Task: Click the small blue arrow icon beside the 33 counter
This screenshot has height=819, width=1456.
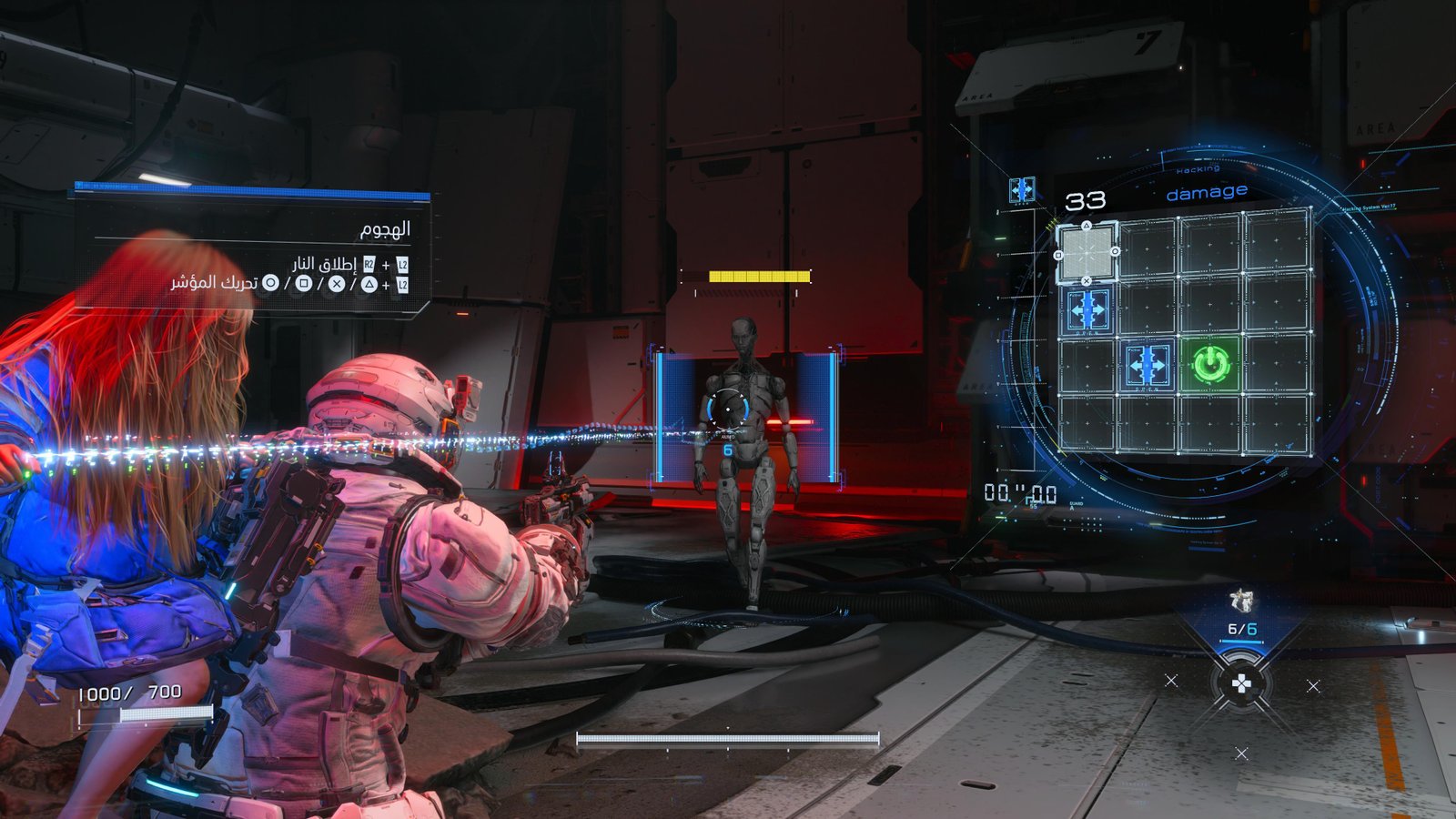Action: (1022, 189)
